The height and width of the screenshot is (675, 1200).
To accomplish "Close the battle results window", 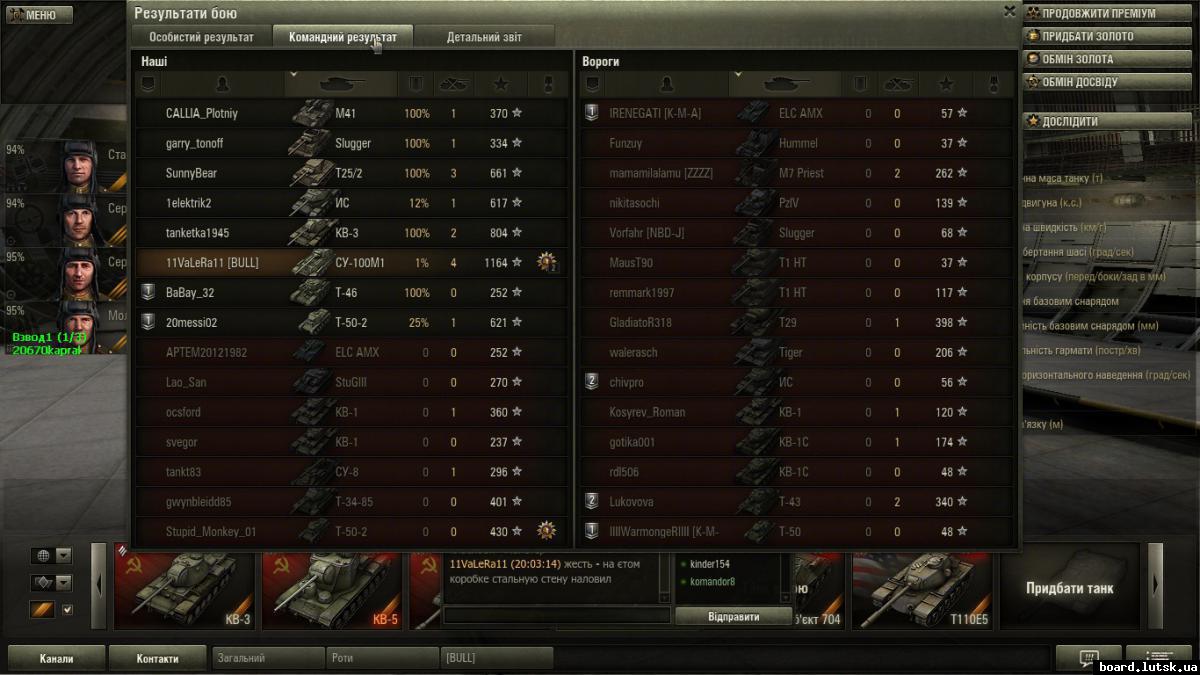I will (1009, 11).
